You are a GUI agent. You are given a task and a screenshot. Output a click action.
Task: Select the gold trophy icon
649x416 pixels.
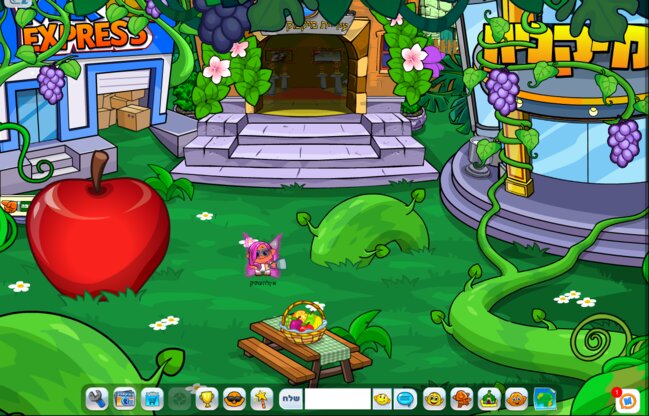[207, 399]
